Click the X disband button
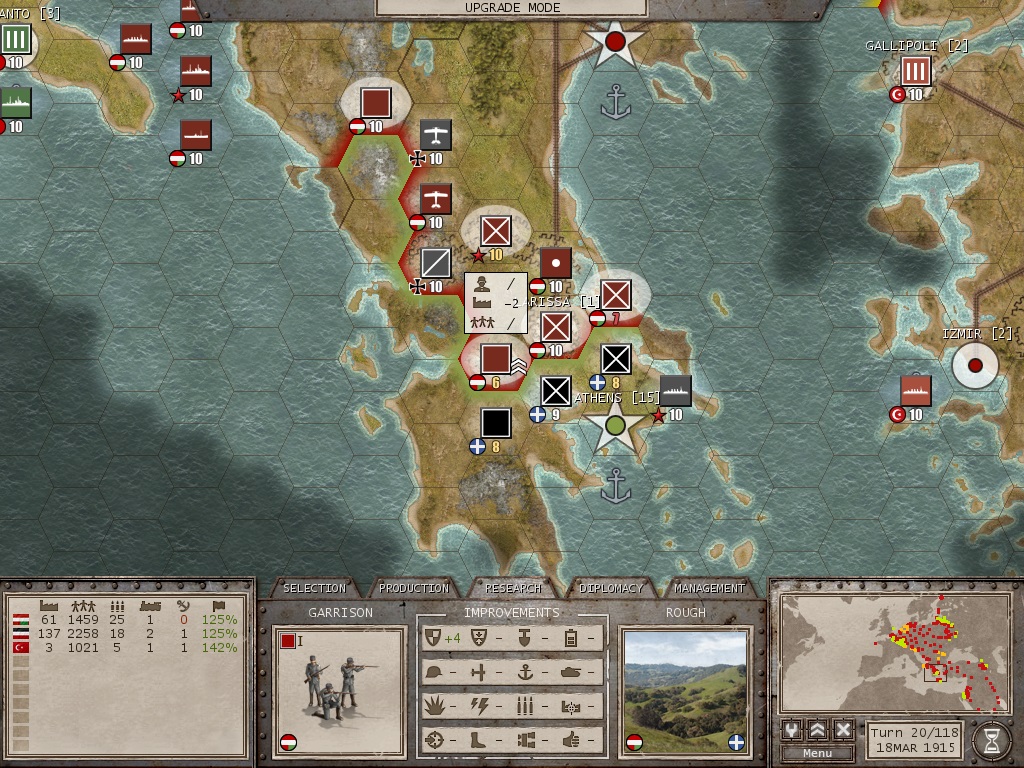The height and width of the screenshot is (768, 1024). [x=843, y=729]
